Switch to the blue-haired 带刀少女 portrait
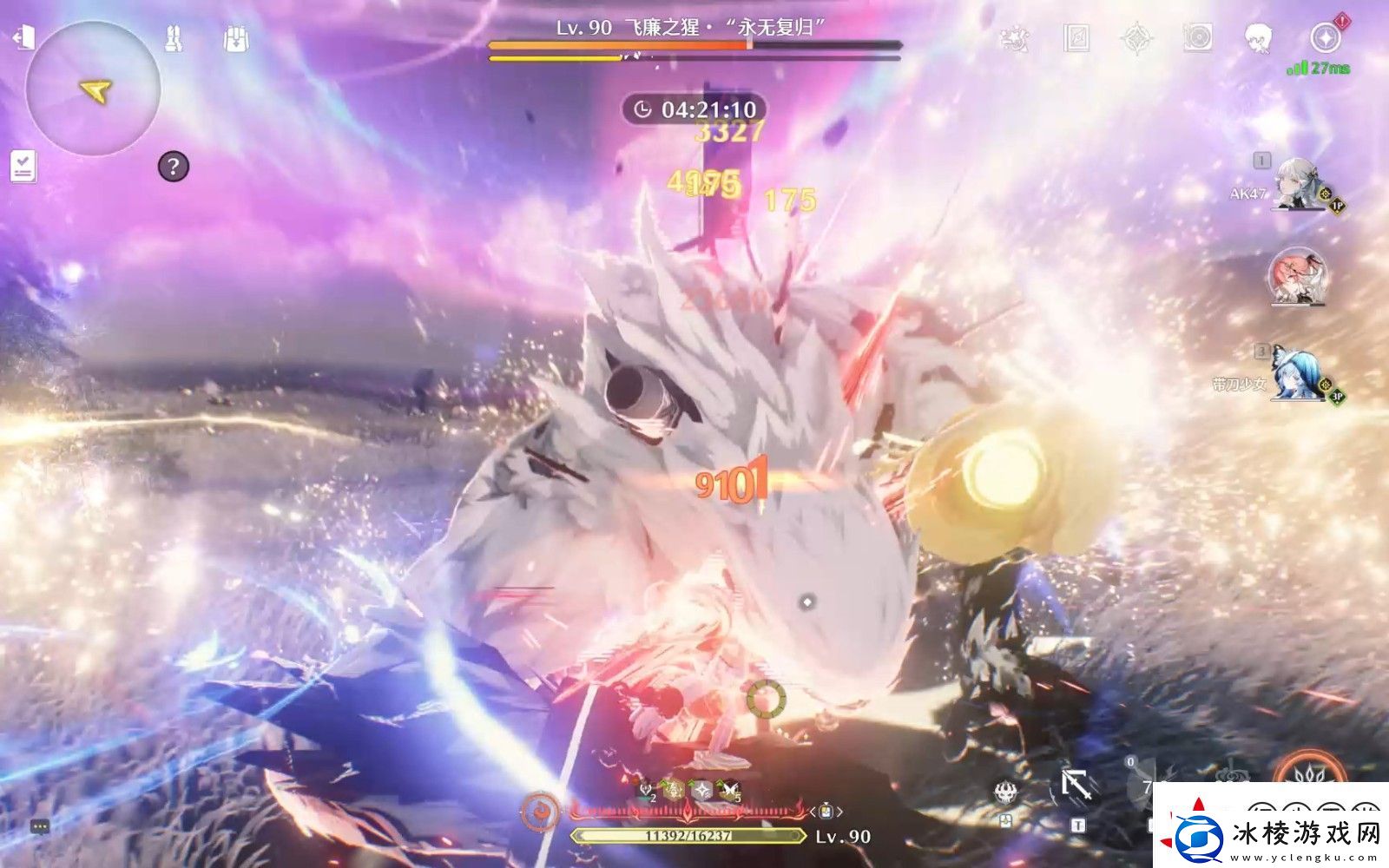1389x868 pixels. (x=1298, y=375)
